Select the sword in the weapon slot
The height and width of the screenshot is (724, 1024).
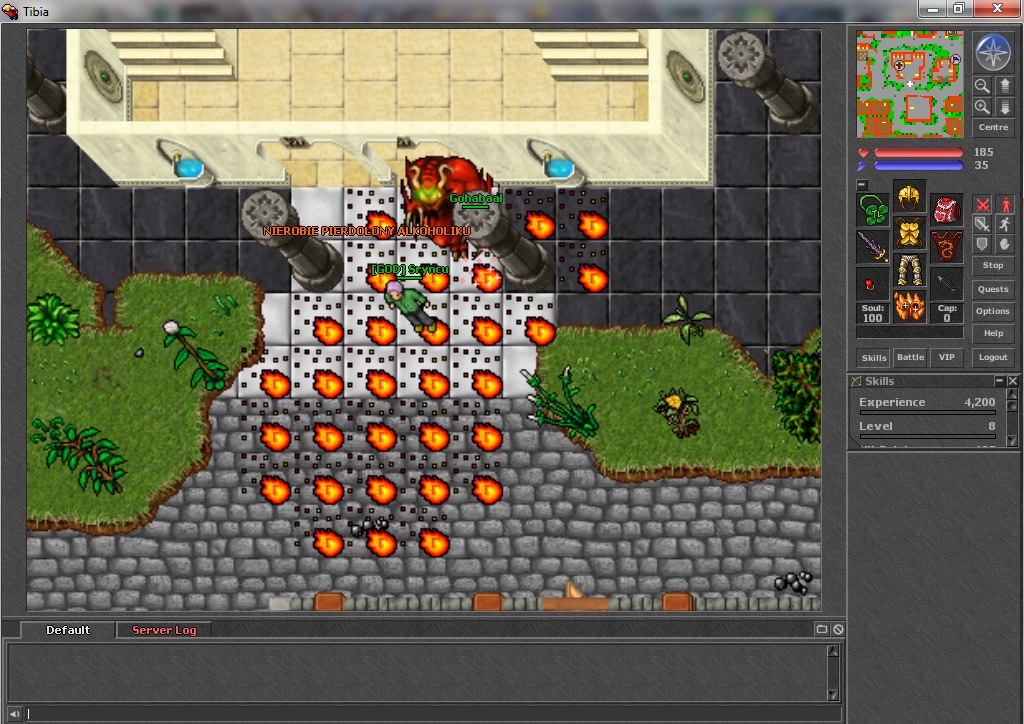point(873,247)
